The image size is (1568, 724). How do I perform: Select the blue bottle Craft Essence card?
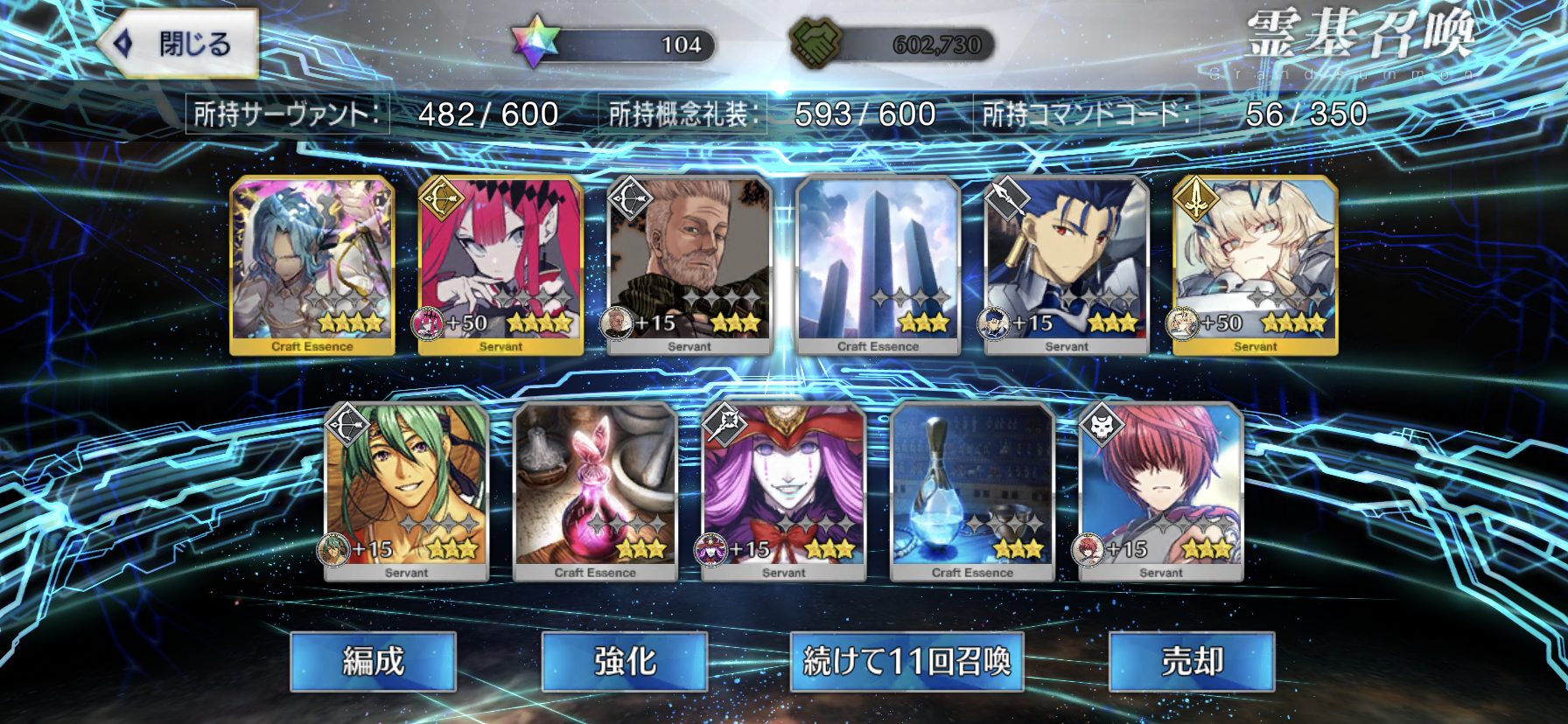972,491
